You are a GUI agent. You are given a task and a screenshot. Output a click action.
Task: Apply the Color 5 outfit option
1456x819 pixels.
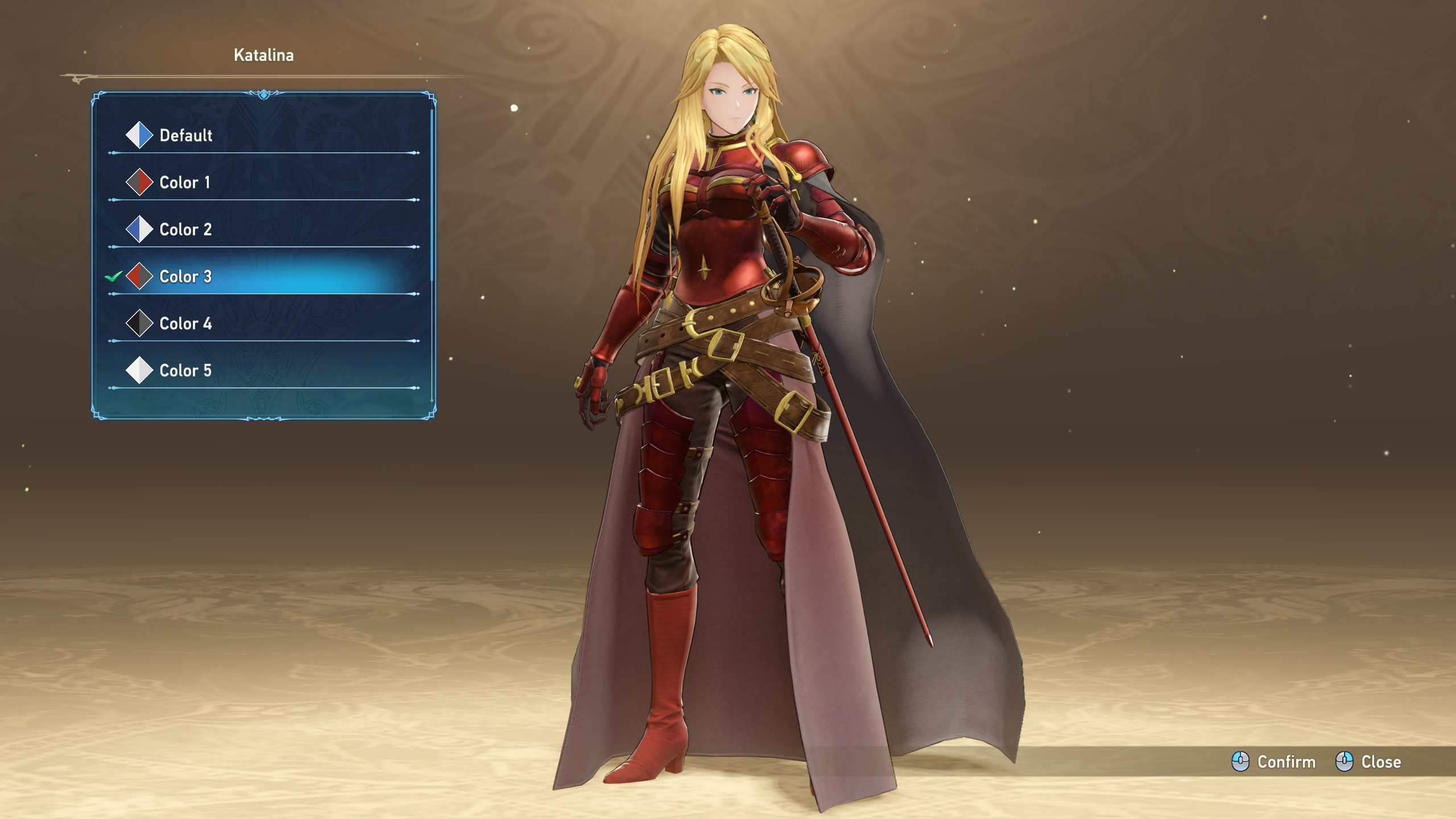(185, 371)
